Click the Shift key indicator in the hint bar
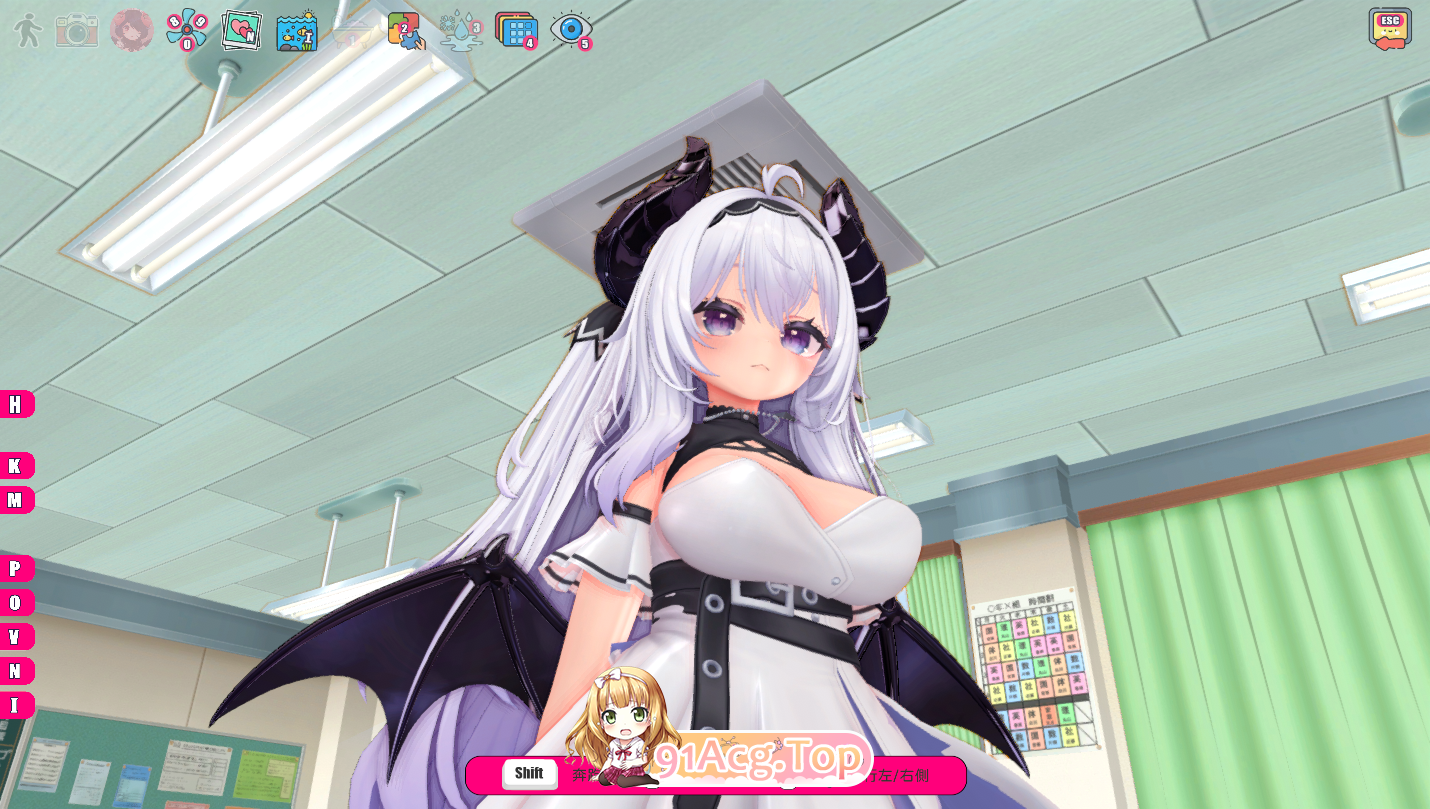Image resolution: width=1430 pixels, height=809 pixels. pos(528,774)
